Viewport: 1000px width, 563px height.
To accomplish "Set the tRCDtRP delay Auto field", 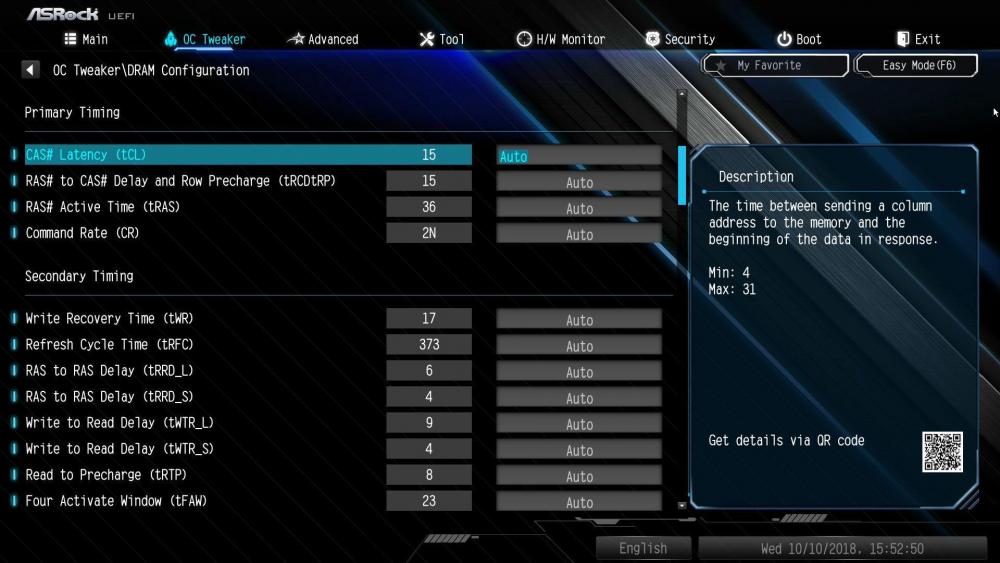I will pyautogui.click(x=578, y=182).
